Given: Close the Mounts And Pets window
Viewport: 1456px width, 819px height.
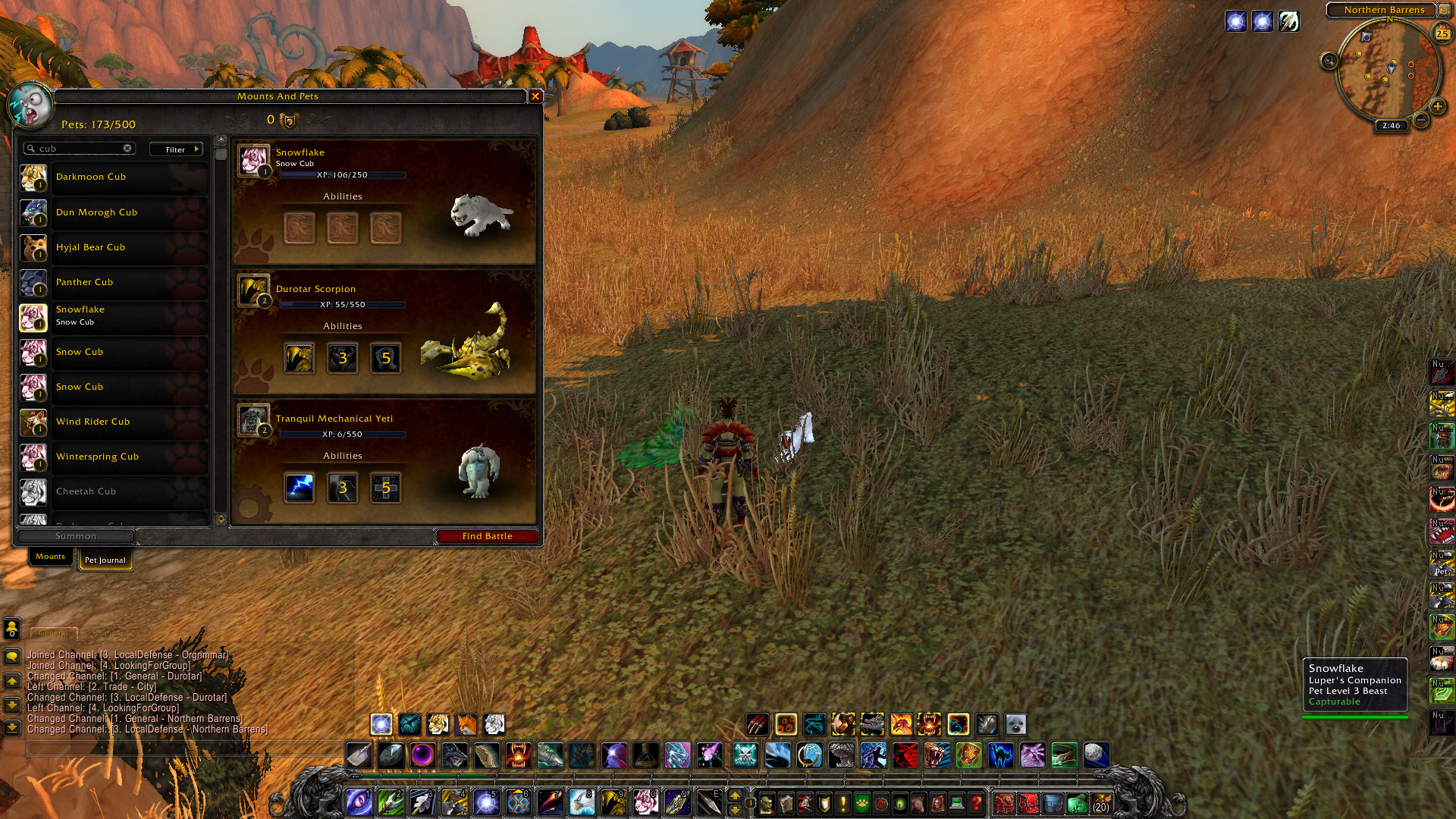Looking at the screenshot, I should (x=535, y=96).
